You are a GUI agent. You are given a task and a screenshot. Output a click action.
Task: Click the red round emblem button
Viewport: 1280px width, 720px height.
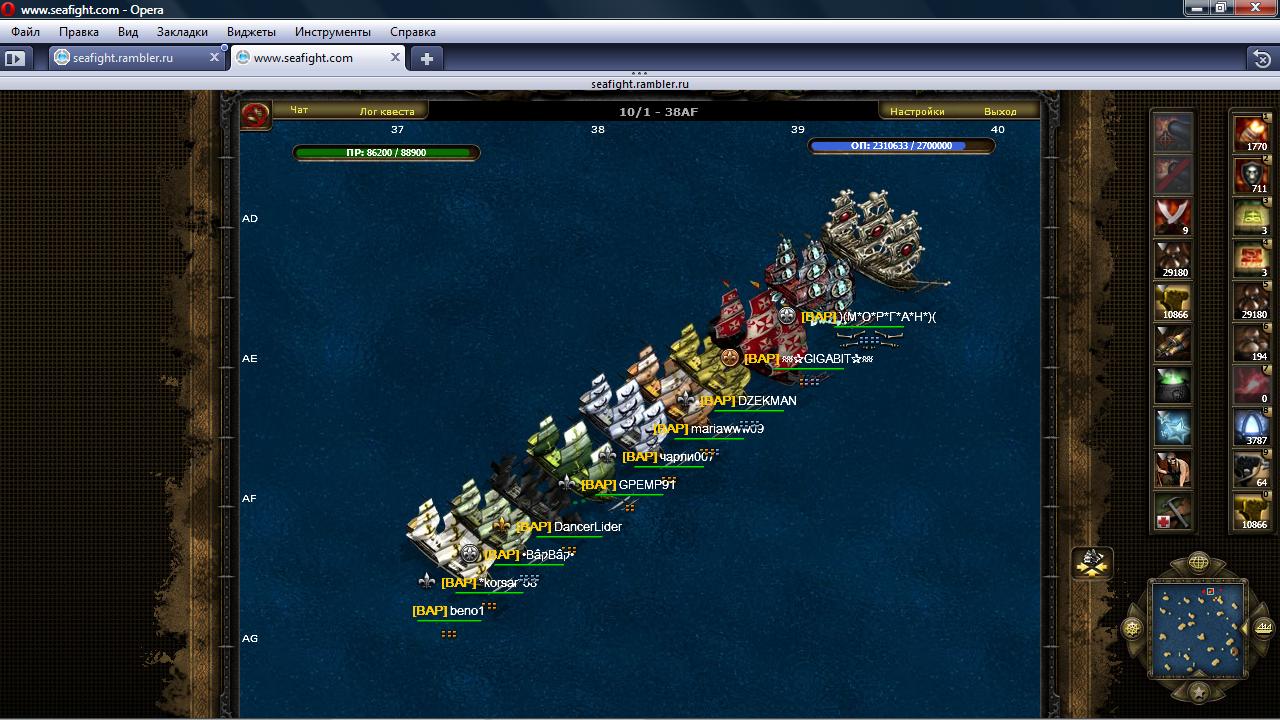pos(256,115)
